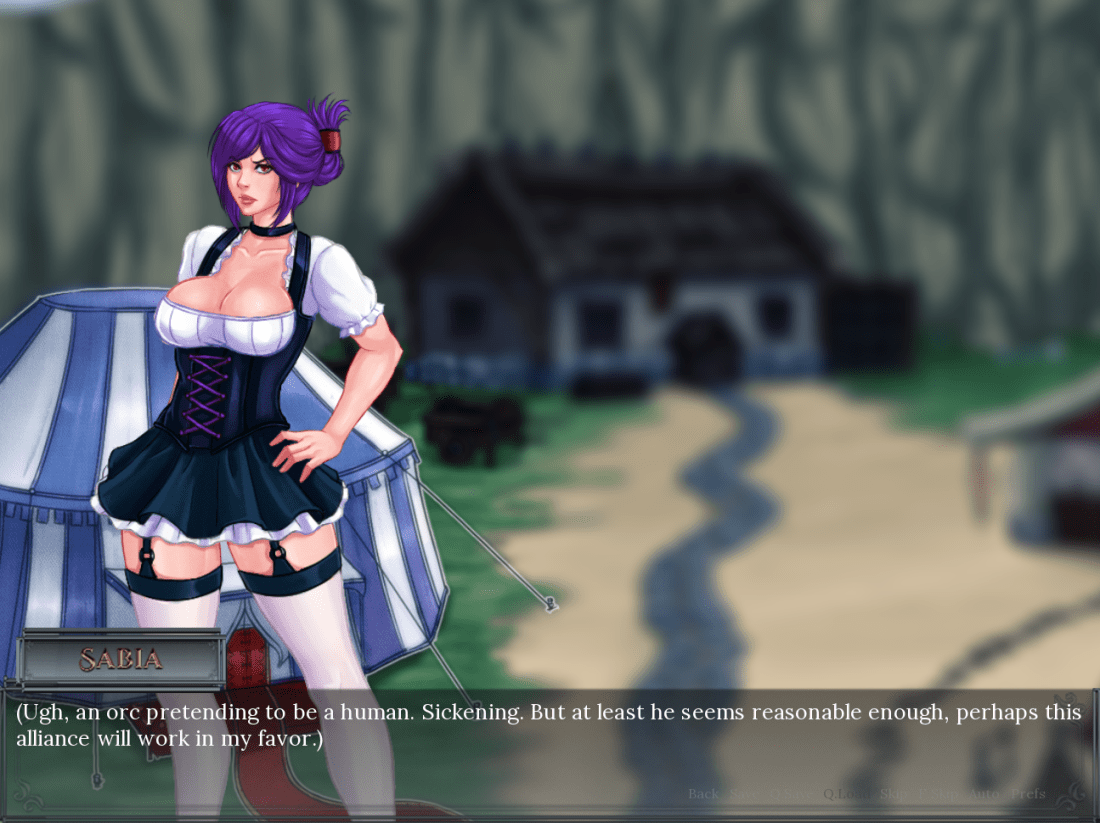Toggle Auto dialogue advance
The width and height of the screenshot is (1100, 823).
pyautogui.click(x=984, y=794)
